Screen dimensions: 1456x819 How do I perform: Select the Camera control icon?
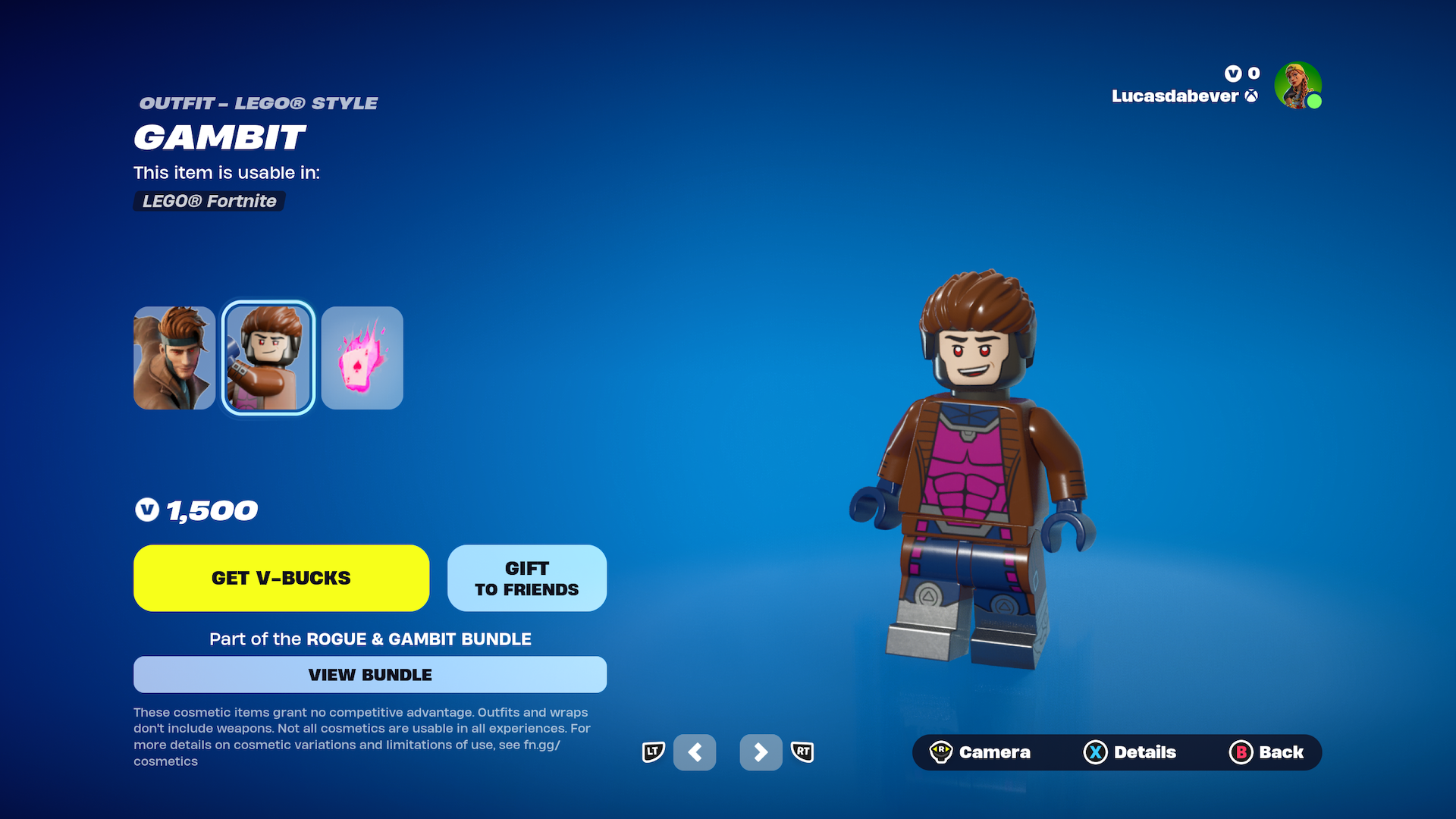point(943,752)
